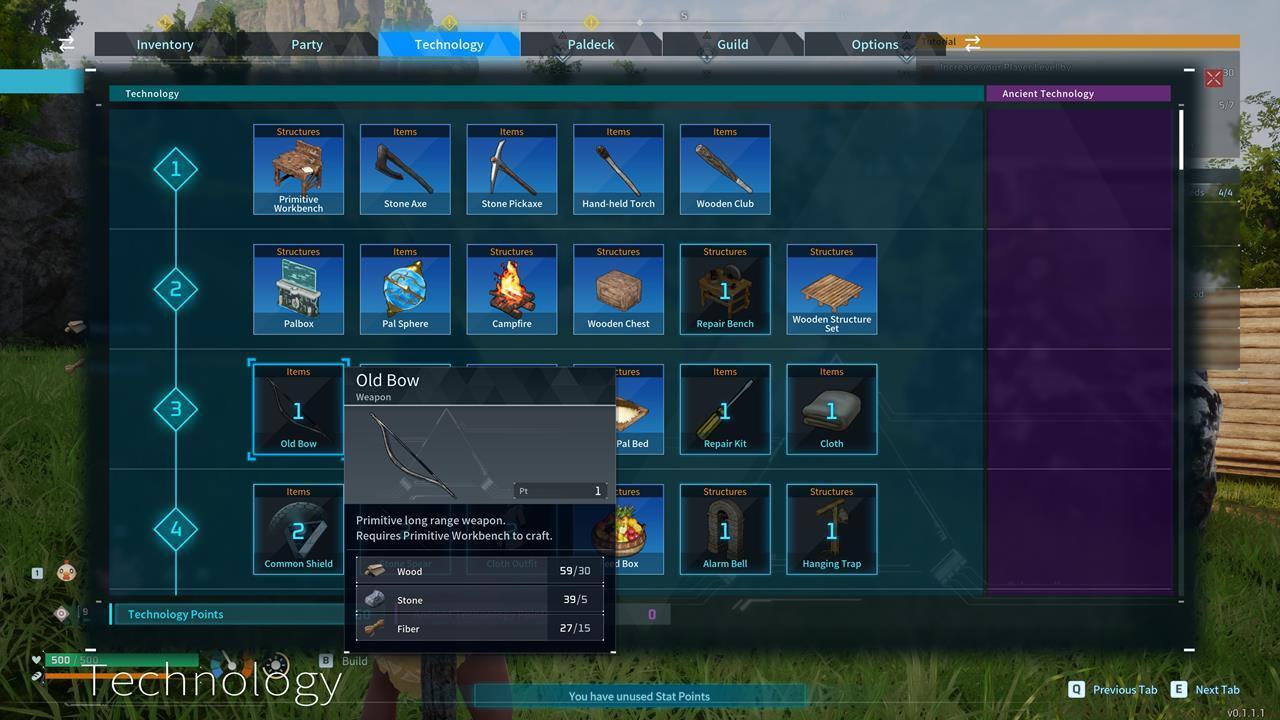Select the Repair Bench structure
This screenshot has width=1280, height=720.
point(725,288)
